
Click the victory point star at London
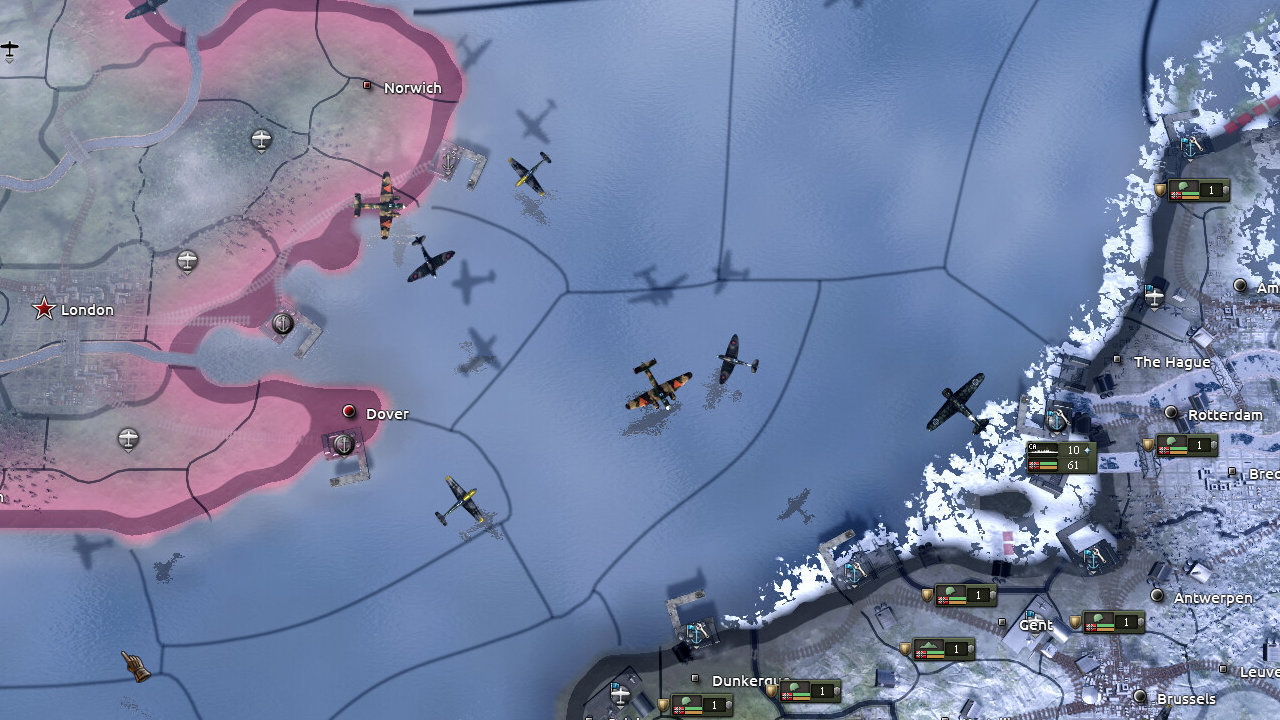coord(42,310)
